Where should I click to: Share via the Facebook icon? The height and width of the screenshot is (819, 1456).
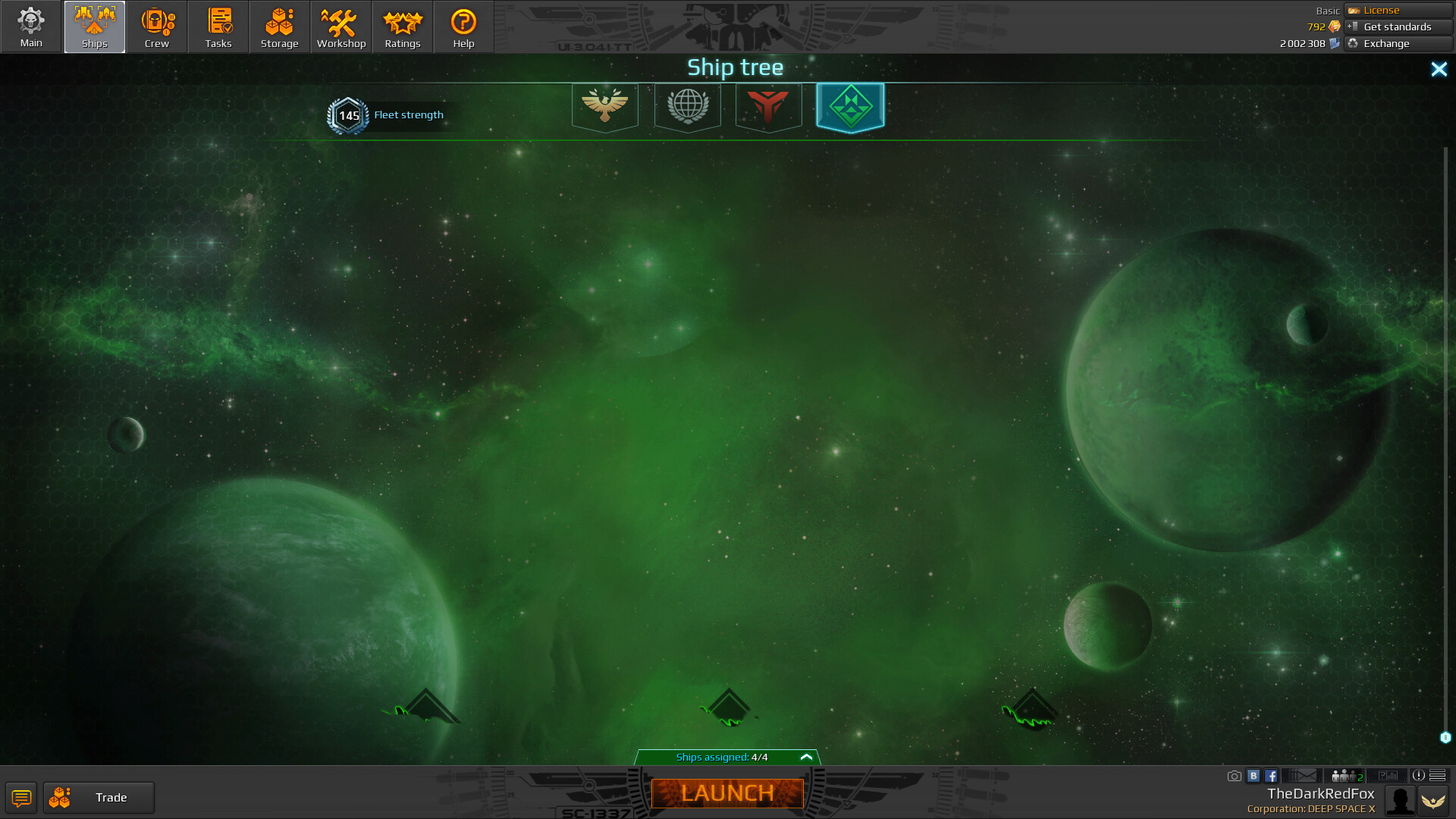(1271, 776)
